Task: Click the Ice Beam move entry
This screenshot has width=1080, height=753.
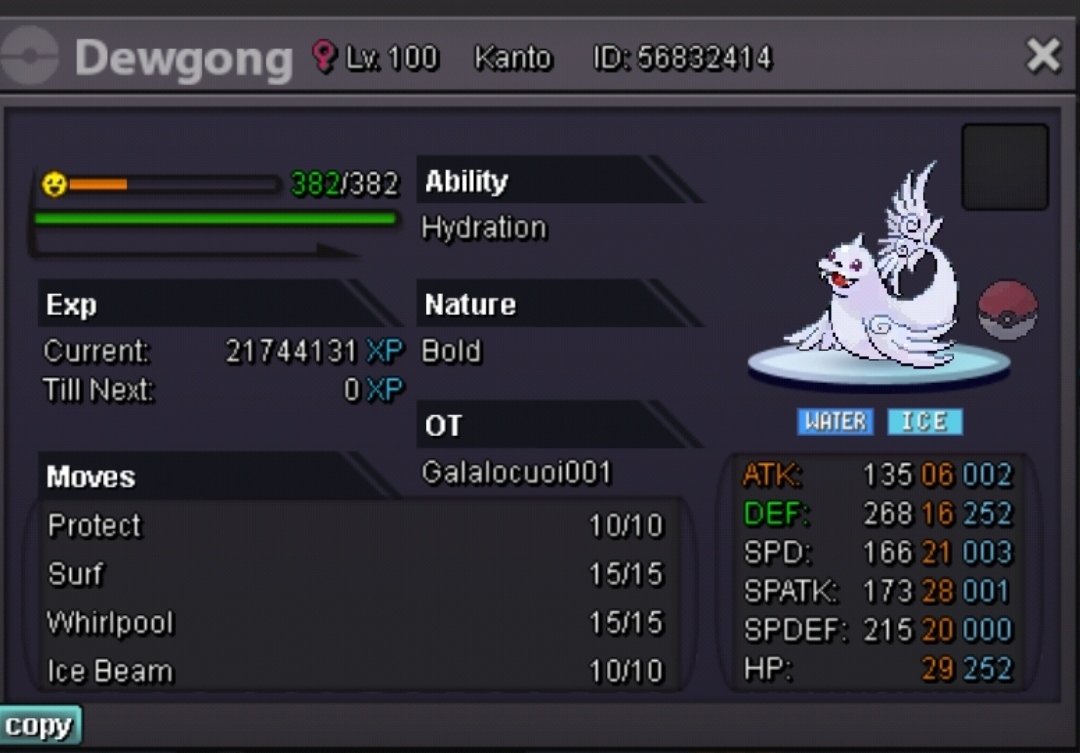Action: click(x=355, y=671)
